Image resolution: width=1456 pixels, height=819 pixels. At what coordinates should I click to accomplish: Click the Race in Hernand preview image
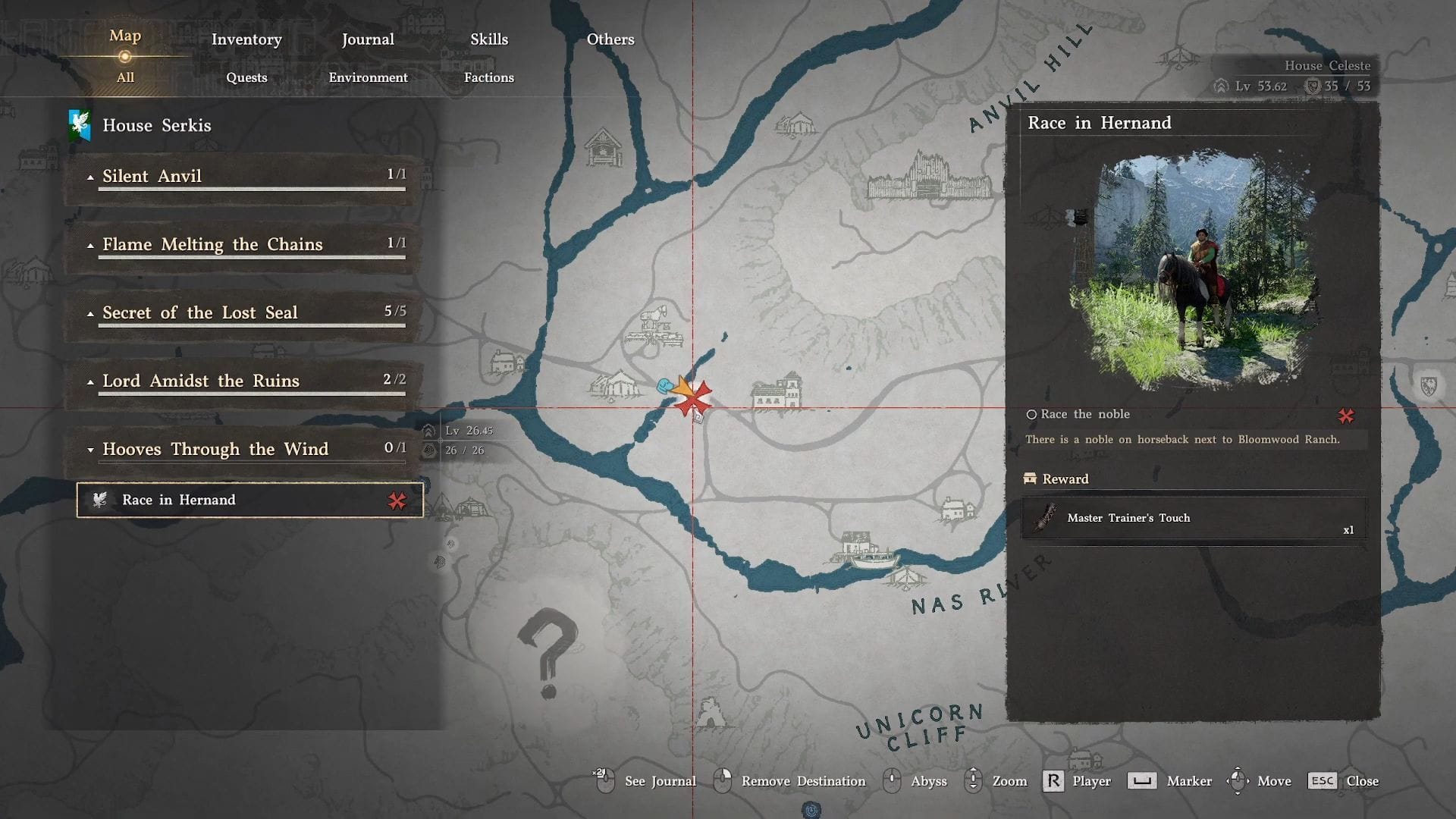coord(1193,269)
